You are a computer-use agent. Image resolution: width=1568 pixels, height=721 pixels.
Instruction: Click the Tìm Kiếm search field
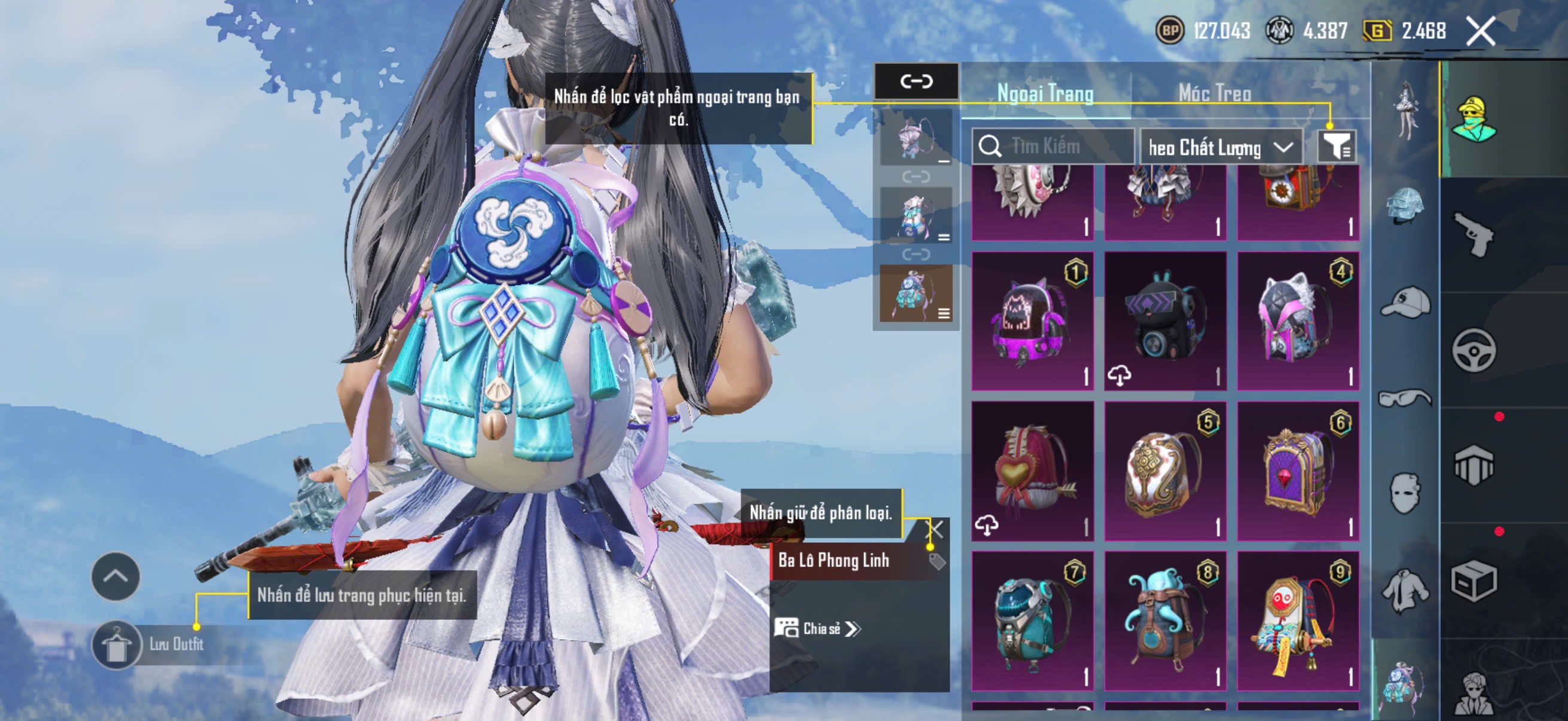1053,146
